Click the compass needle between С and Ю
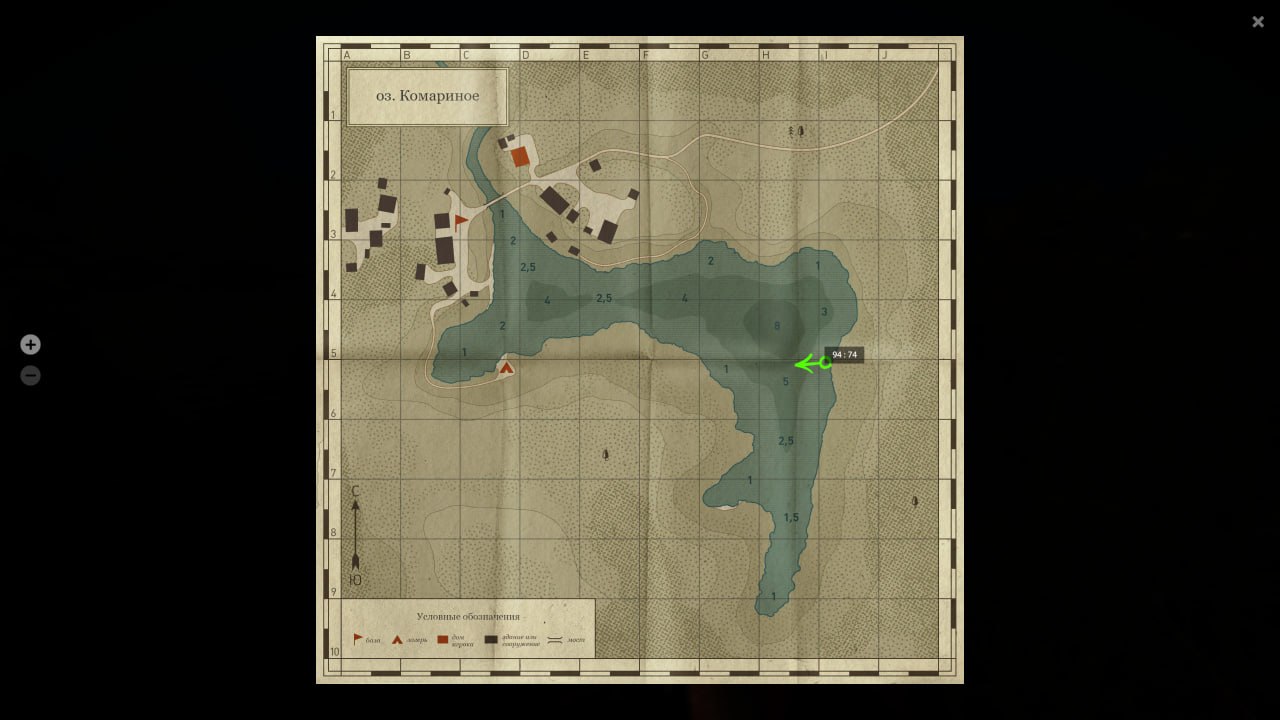1280x720 pixels. 357,532
